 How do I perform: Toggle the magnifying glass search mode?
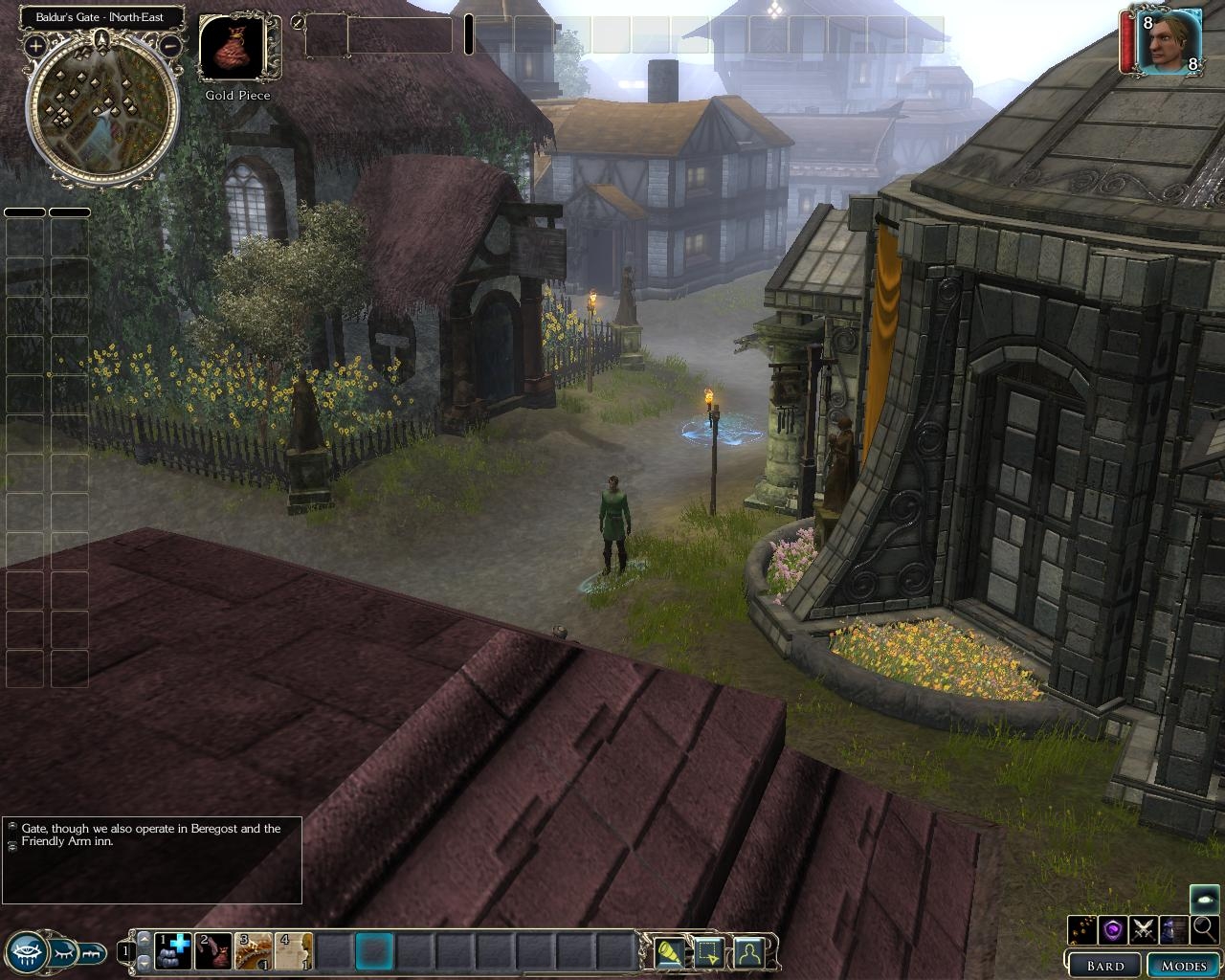(1205, 928)
